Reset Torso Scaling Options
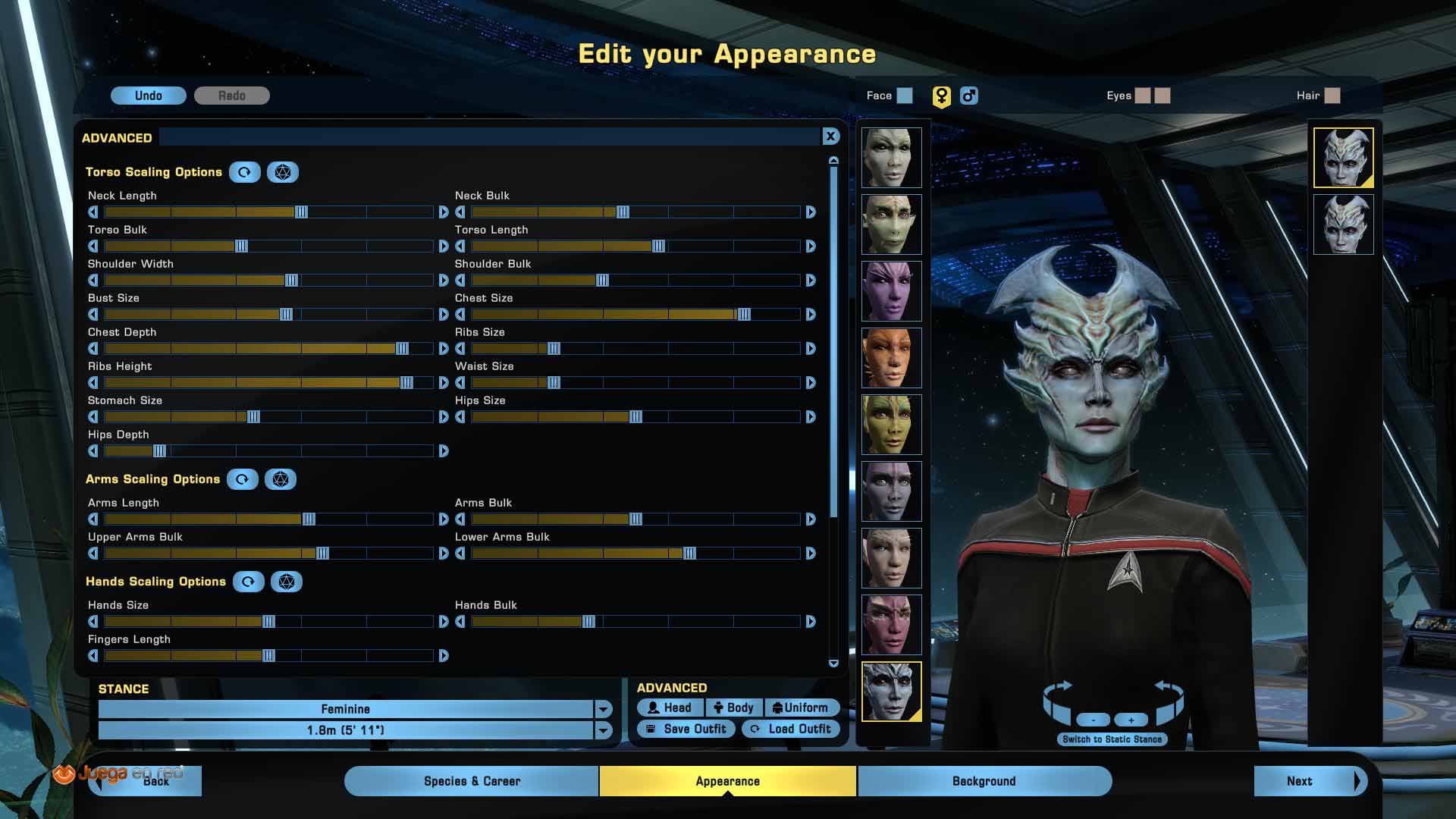Screen dimensions: 1456x819 click(x=244, y=172)
